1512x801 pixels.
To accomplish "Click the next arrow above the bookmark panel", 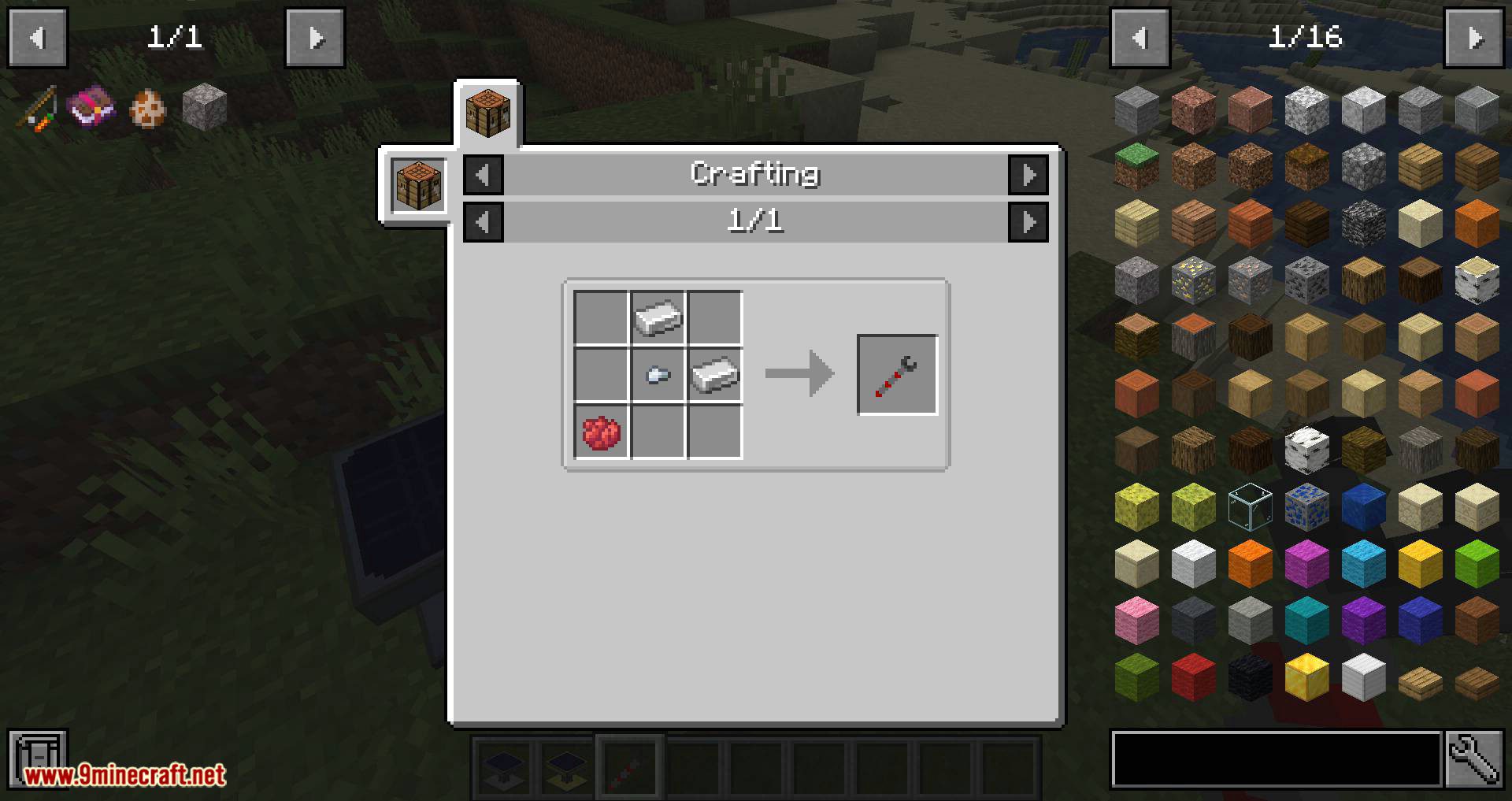I will pos(315,37).
